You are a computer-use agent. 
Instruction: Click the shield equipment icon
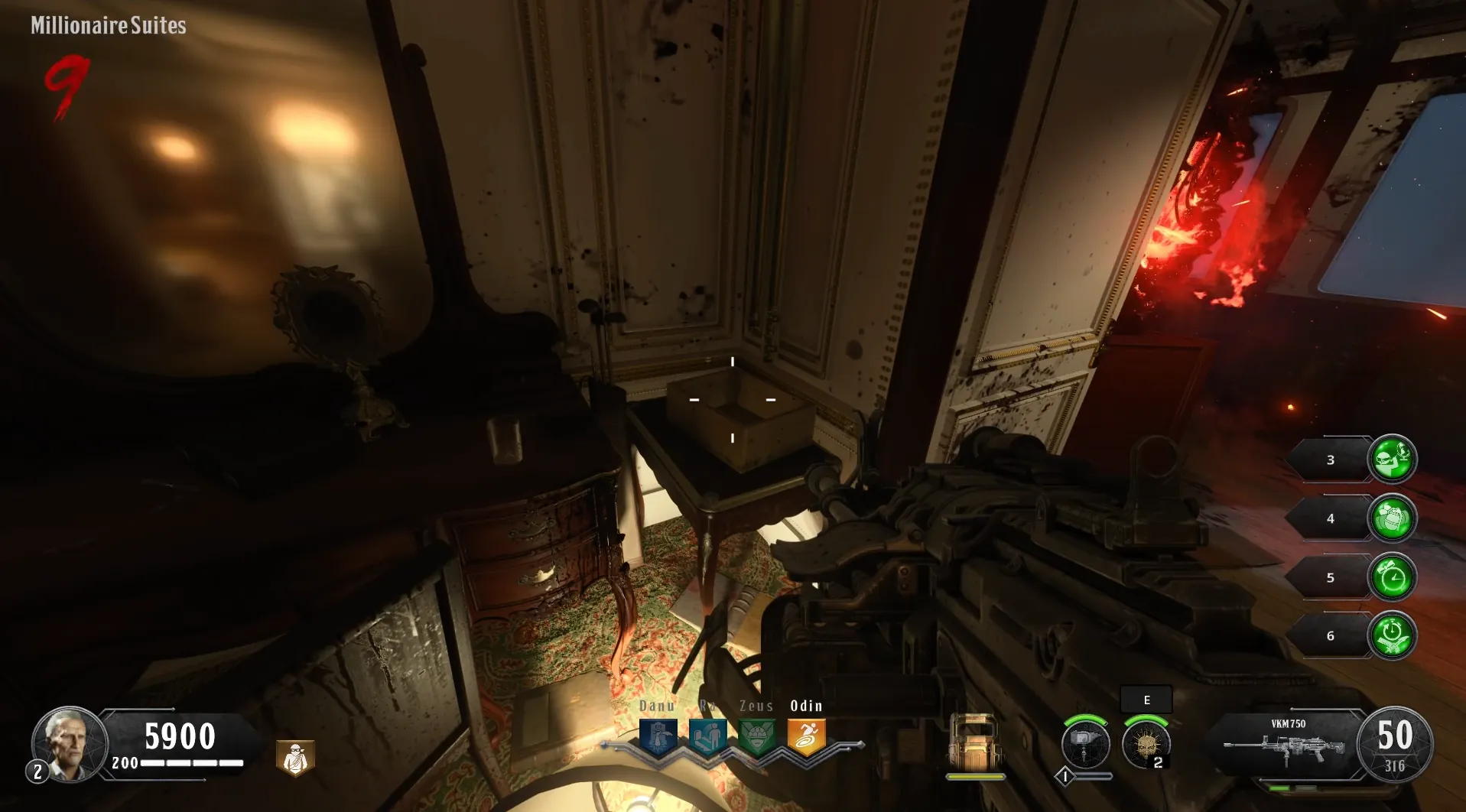click(974, 742)
